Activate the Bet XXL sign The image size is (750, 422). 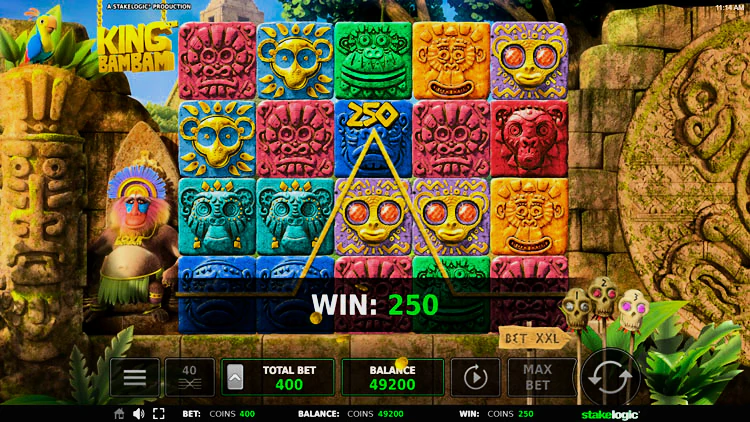pos(527,338)
